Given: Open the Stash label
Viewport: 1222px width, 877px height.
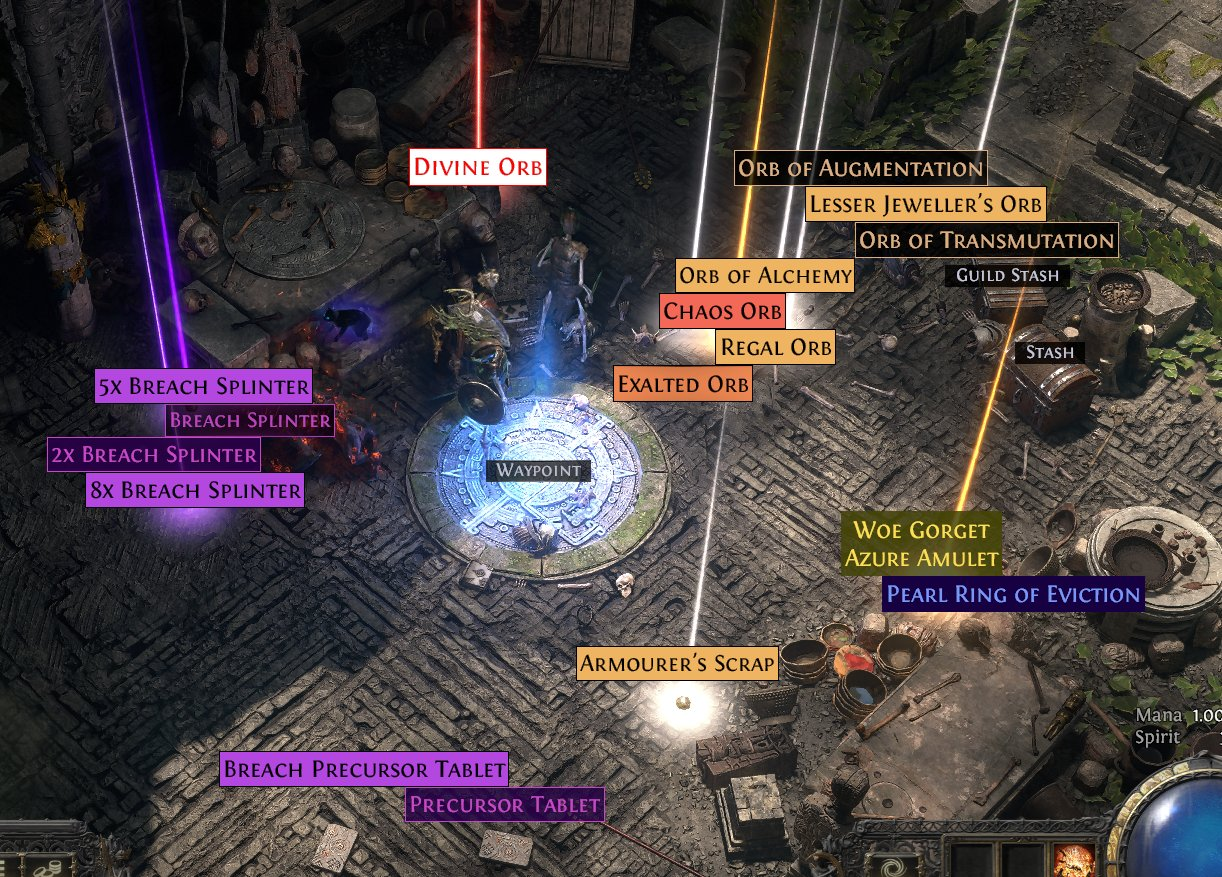Looking at the screenshot, I should 1049,352.
